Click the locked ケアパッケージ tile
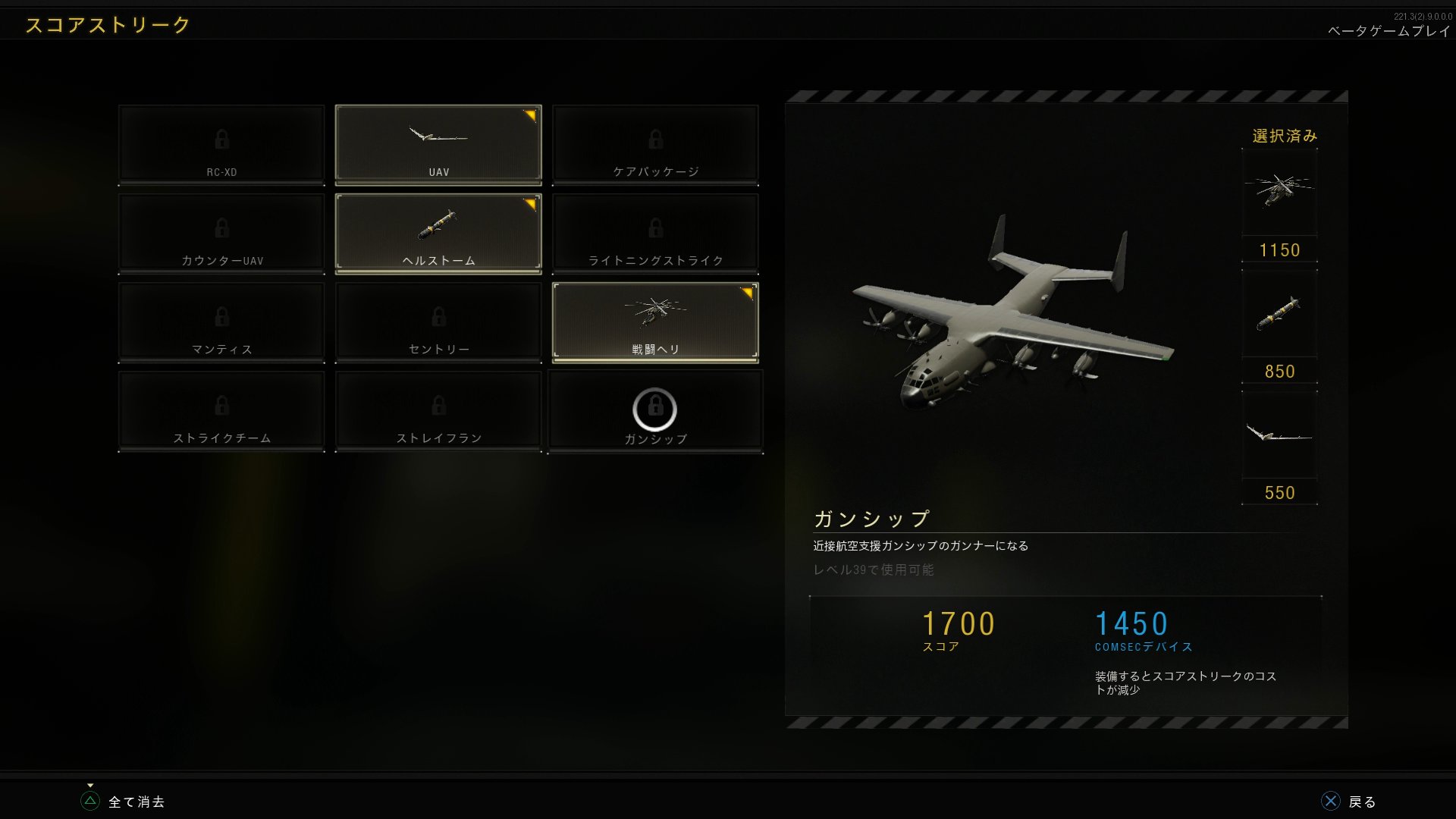This screenshot has height=819, width=1456. click(655, 143)
